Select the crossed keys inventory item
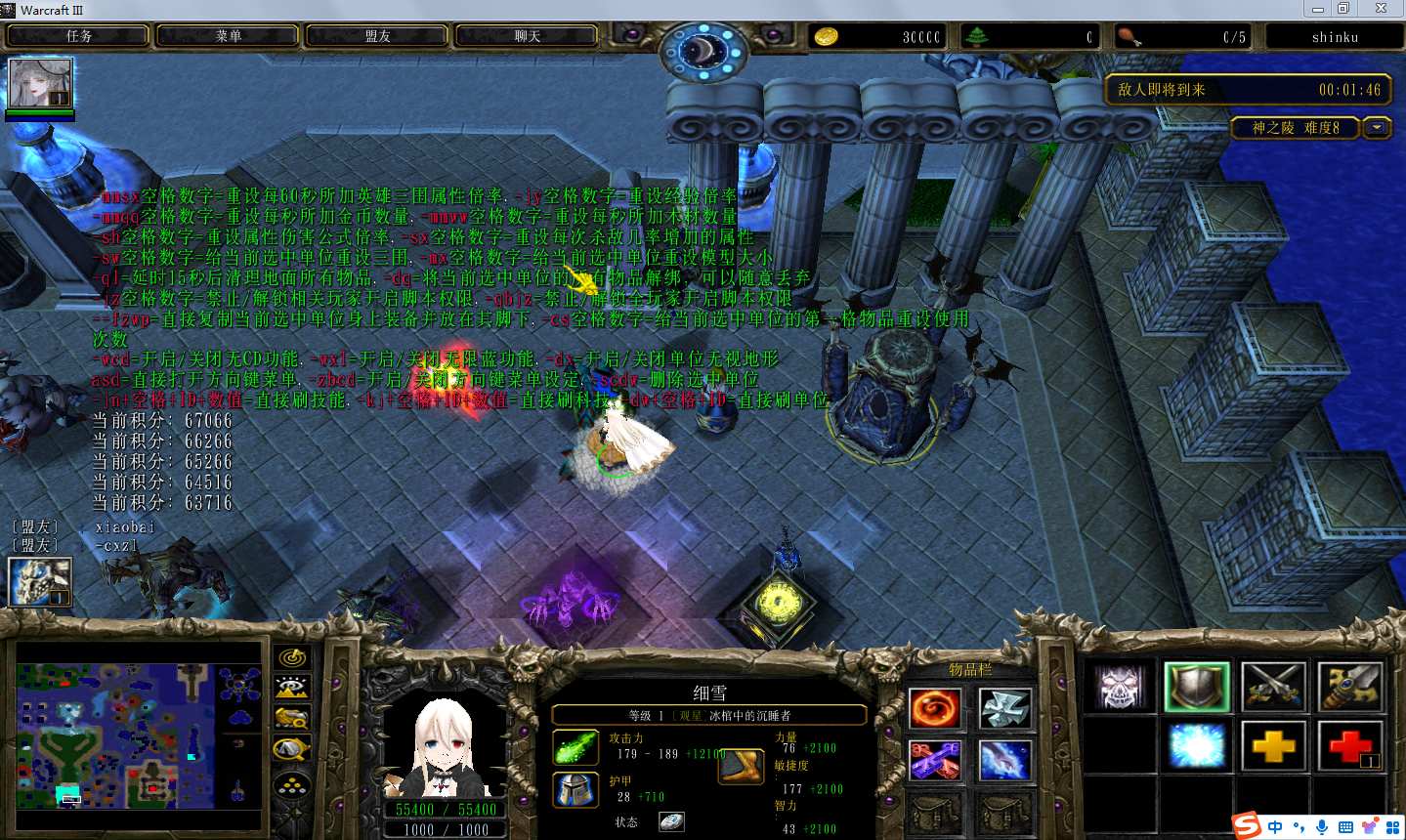The image size is (1406, 840). click(x=935, y=760)
